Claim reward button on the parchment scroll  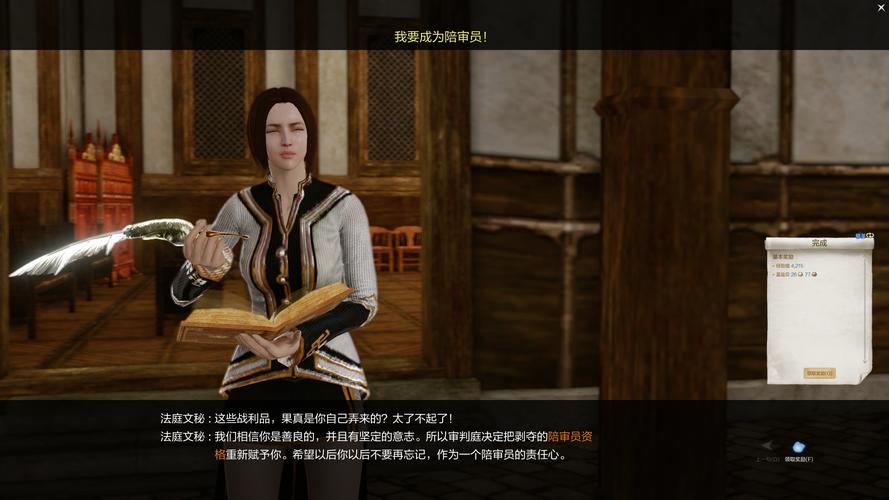click(819, 373)
